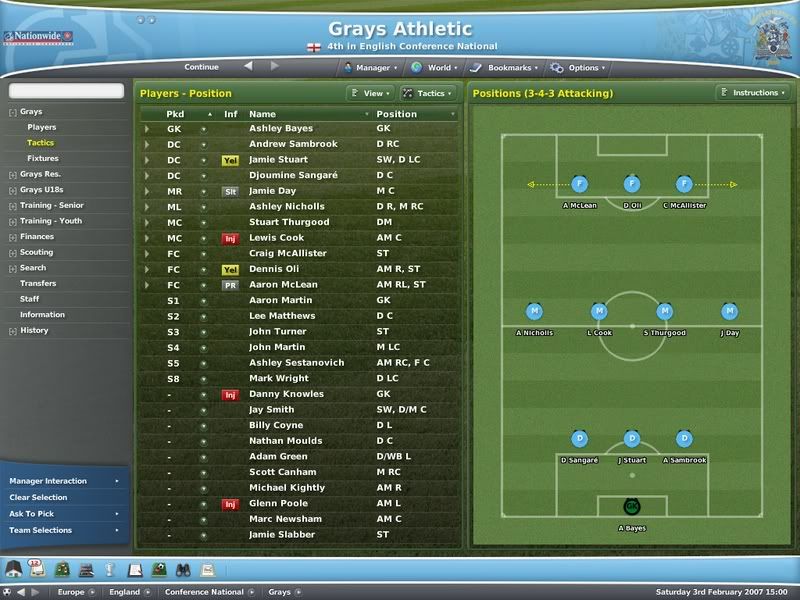Open the World menu
Viewport: 800px width, 600px height.
pyautogui.click(x=431, y=68)
